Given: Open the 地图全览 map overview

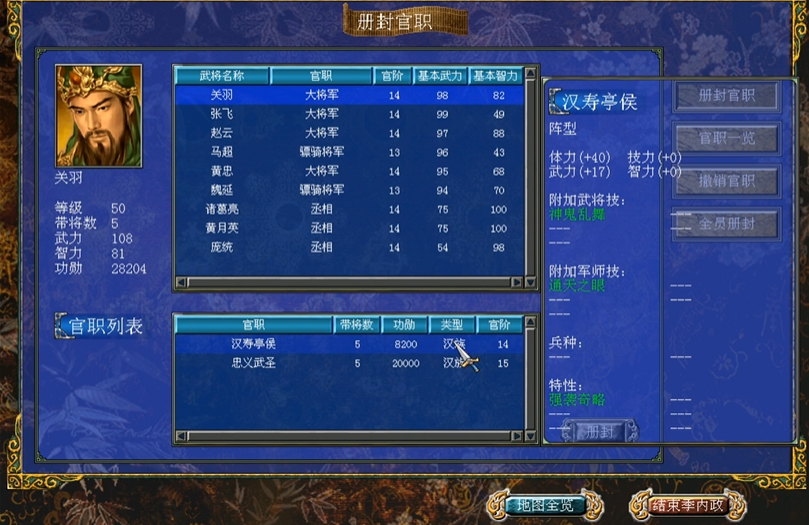Looking at the screenshot, I should [x=543, y=504].
